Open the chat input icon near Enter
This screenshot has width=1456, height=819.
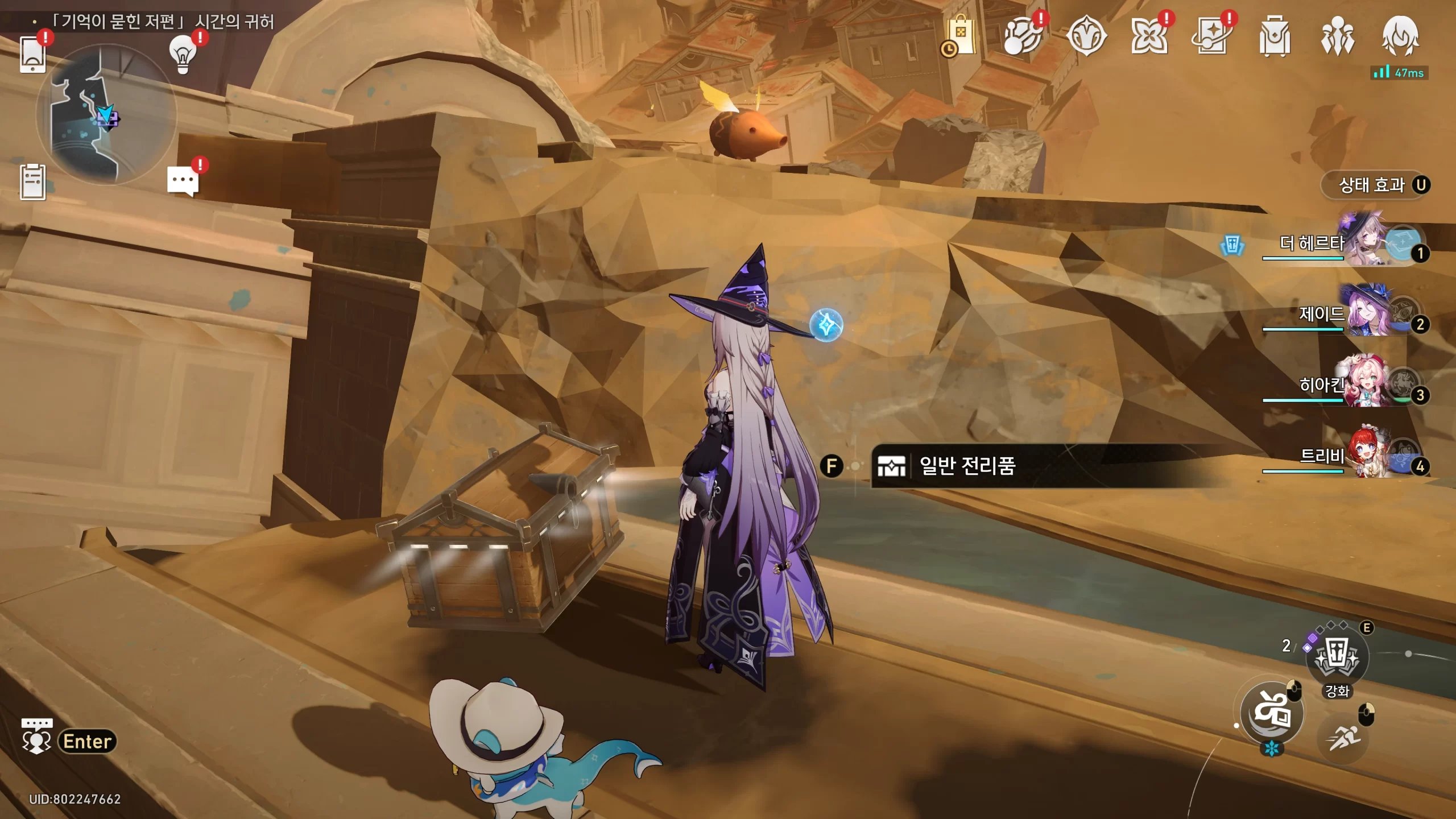36,735
